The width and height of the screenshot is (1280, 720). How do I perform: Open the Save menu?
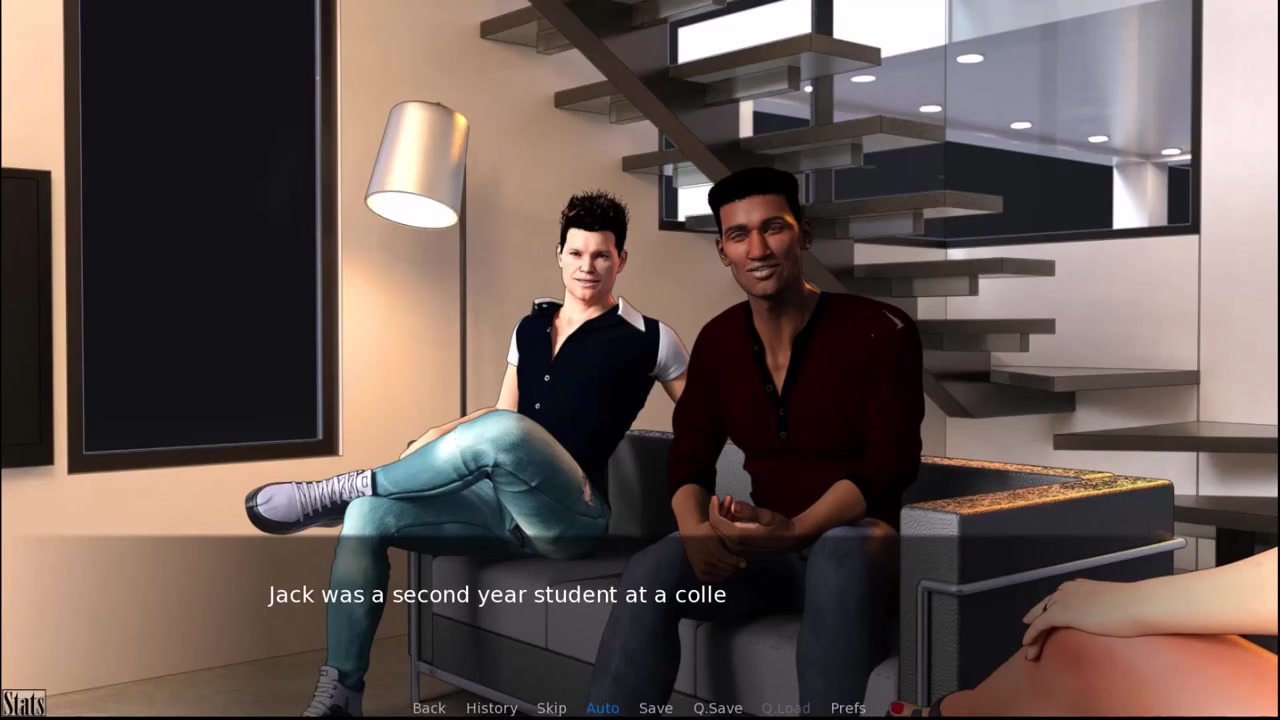656,708
